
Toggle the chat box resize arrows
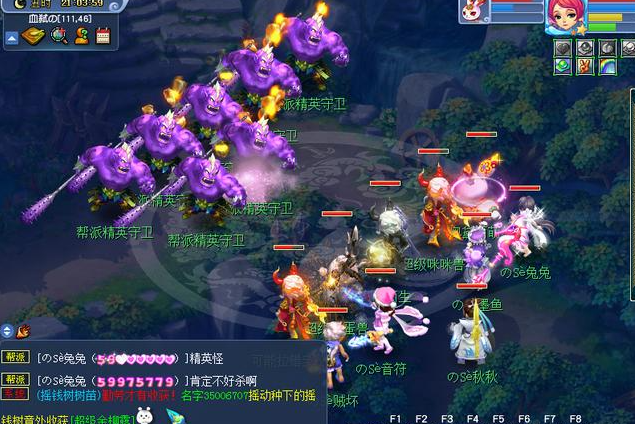7,330
